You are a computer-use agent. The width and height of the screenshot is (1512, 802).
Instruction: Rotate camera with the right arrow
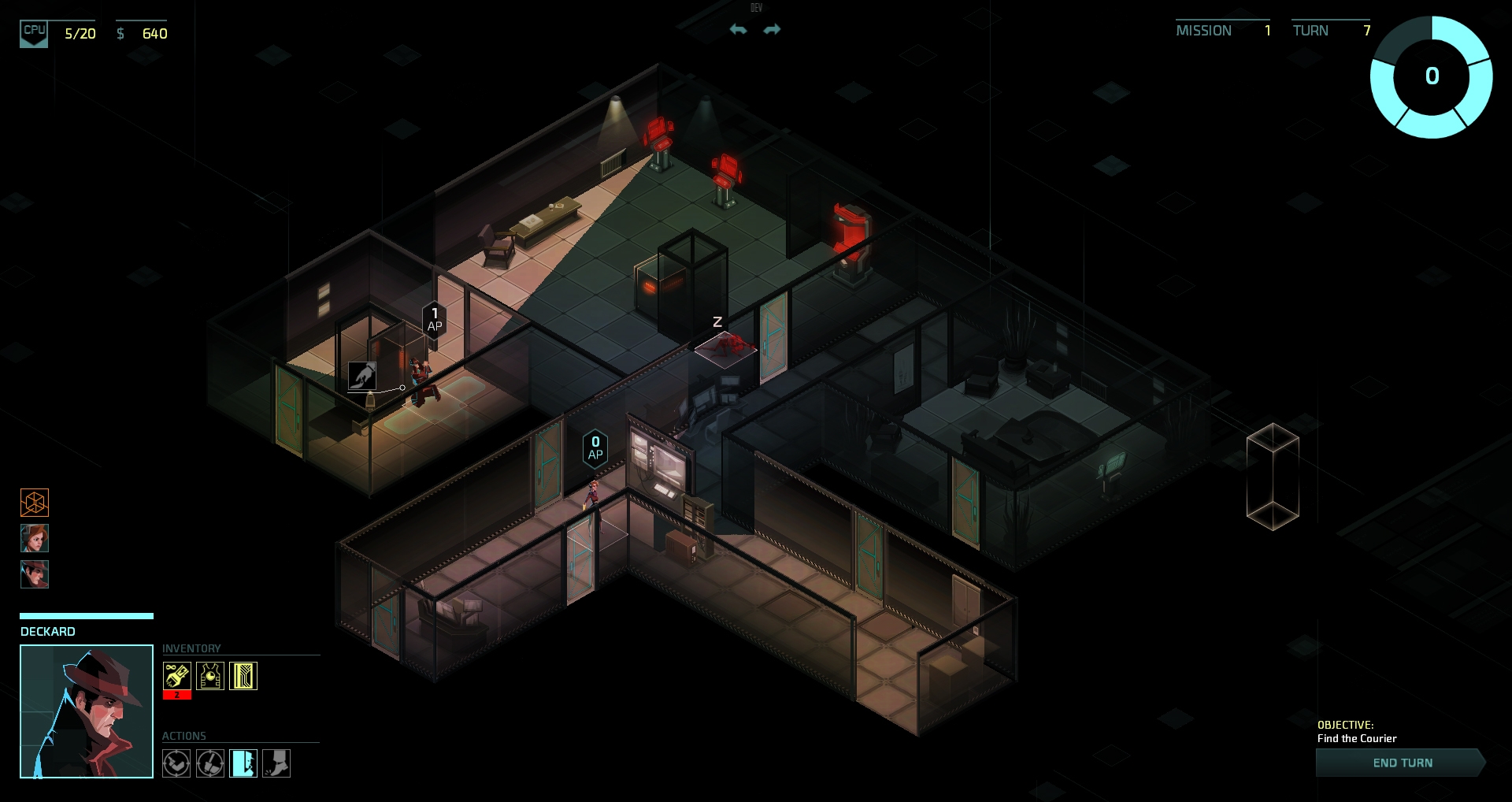point(772,29)
